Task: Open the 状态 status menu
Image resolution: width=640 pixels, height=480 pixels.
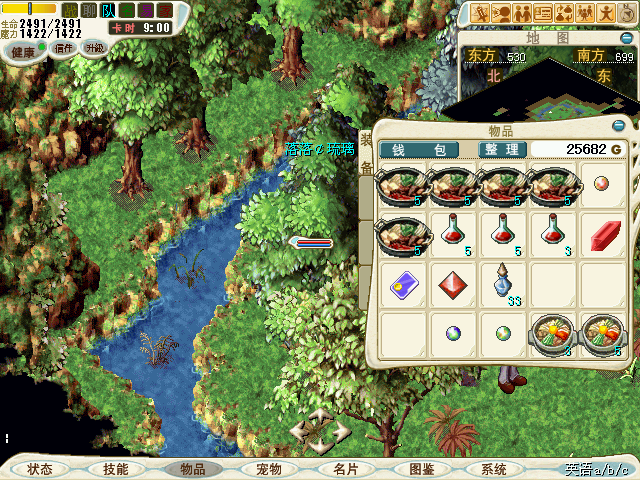Action: (x=40, y=469)
